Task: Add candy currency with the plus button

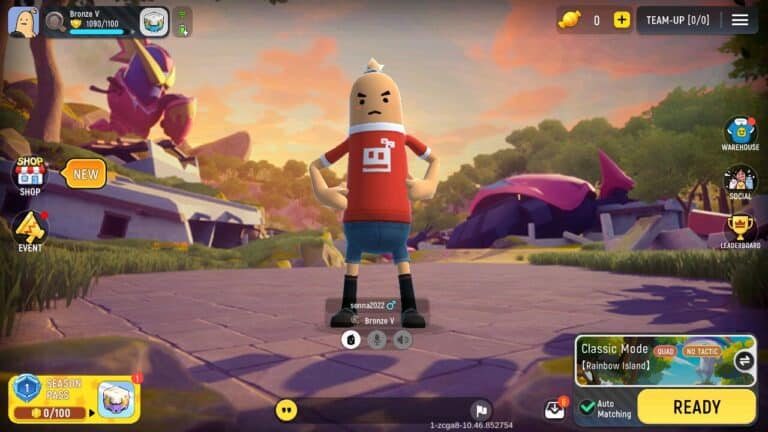Action: coord(622,20)
